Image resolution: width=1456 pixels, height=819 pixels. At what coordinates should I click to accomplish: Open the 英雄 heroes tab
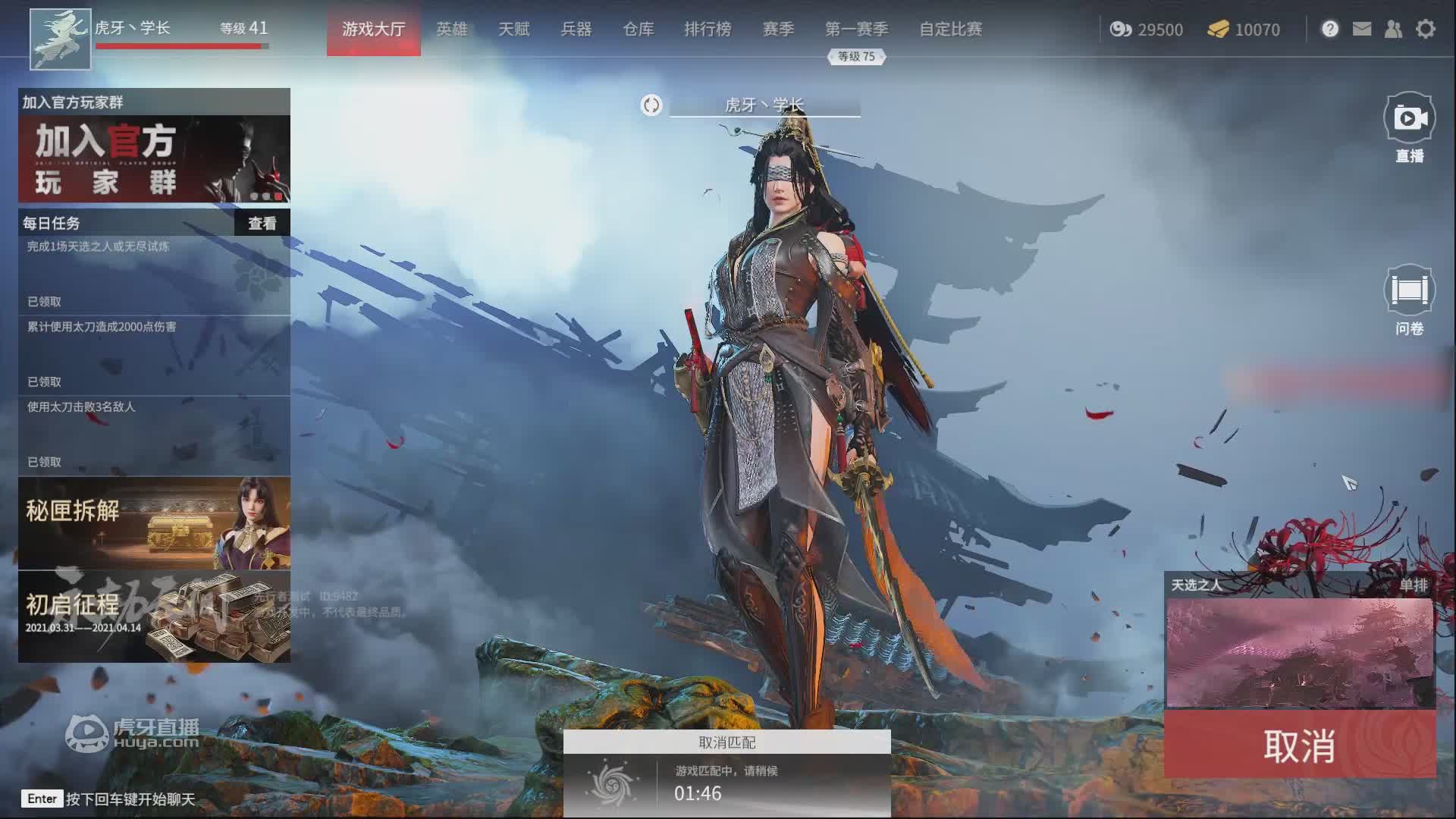(451, 29)
